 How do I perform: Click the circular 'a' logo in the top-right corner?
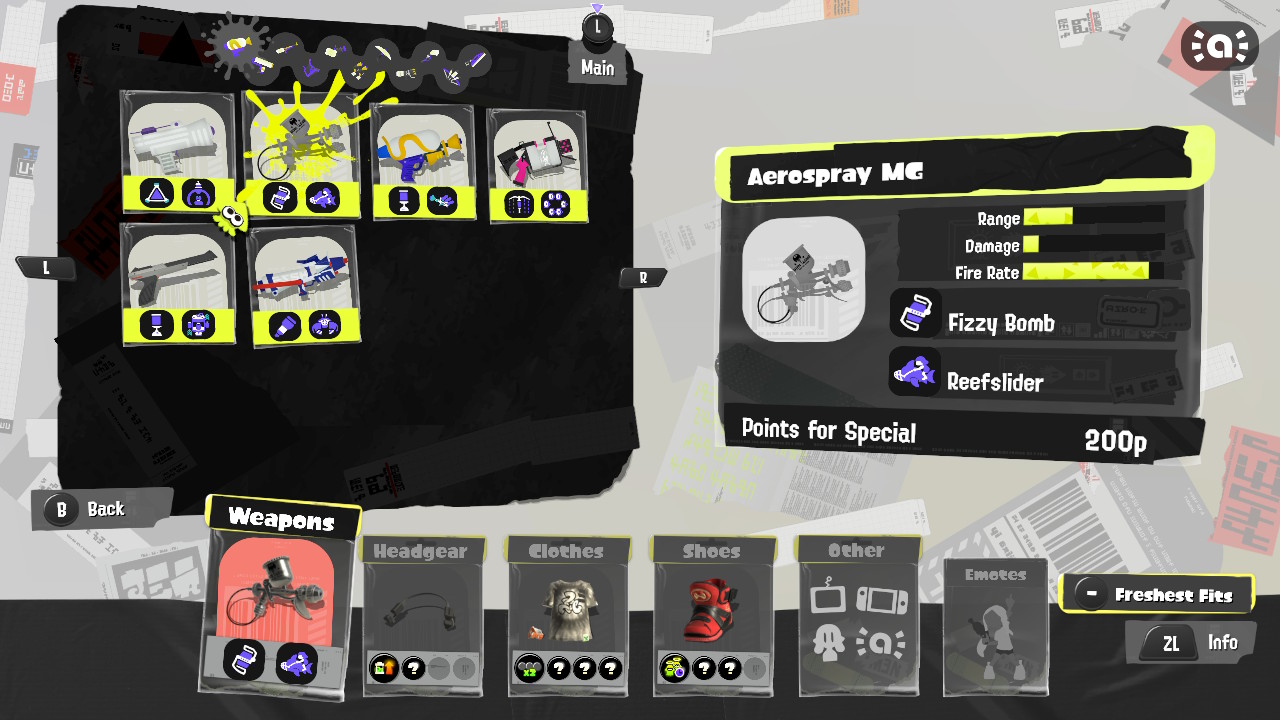(x=1218, y=45)
